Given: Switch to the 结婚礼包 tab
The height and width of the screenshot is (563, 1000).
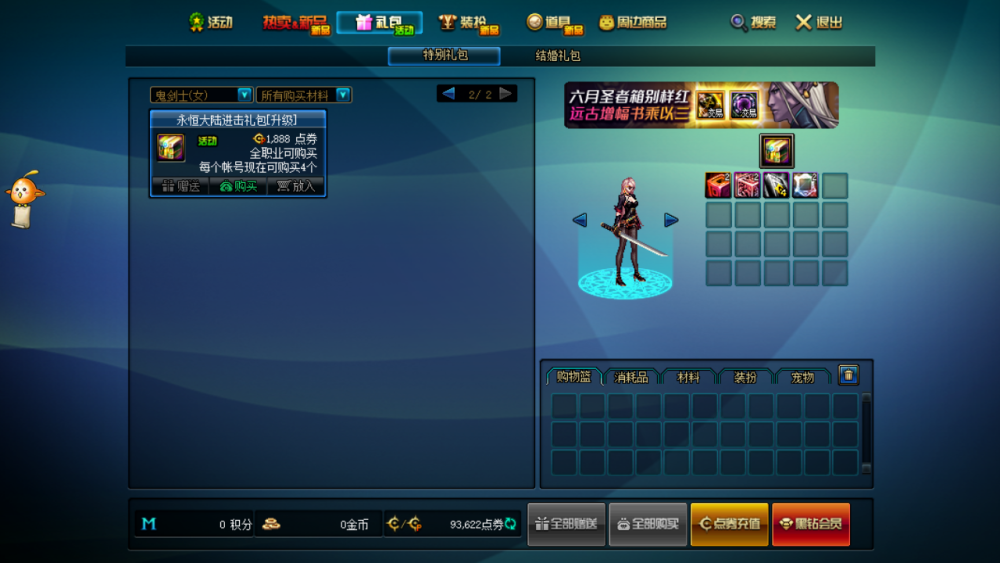Looking at the screenshot, I should tap(558, 56).
